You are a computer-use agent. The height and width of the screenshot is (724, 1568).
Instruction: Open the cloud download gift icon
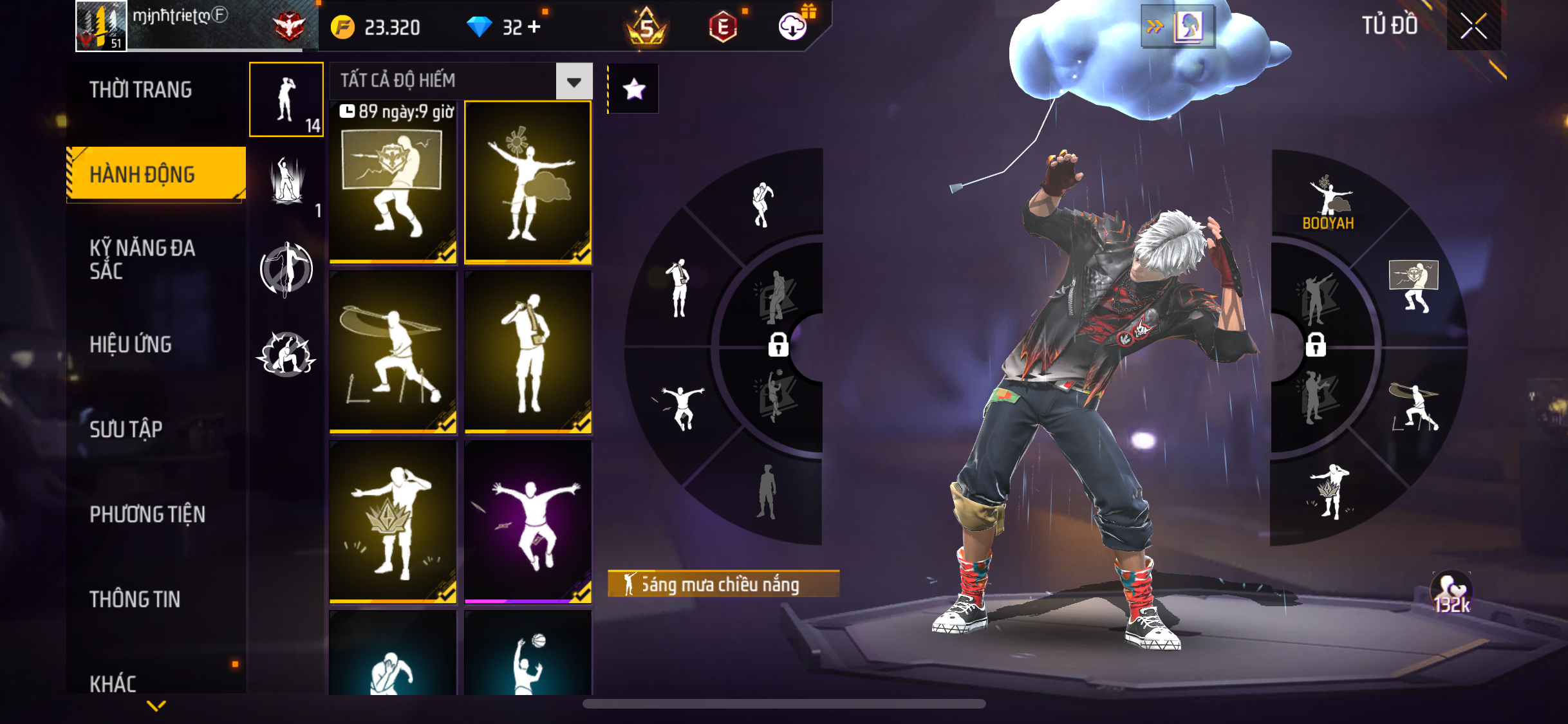point(794,26)
